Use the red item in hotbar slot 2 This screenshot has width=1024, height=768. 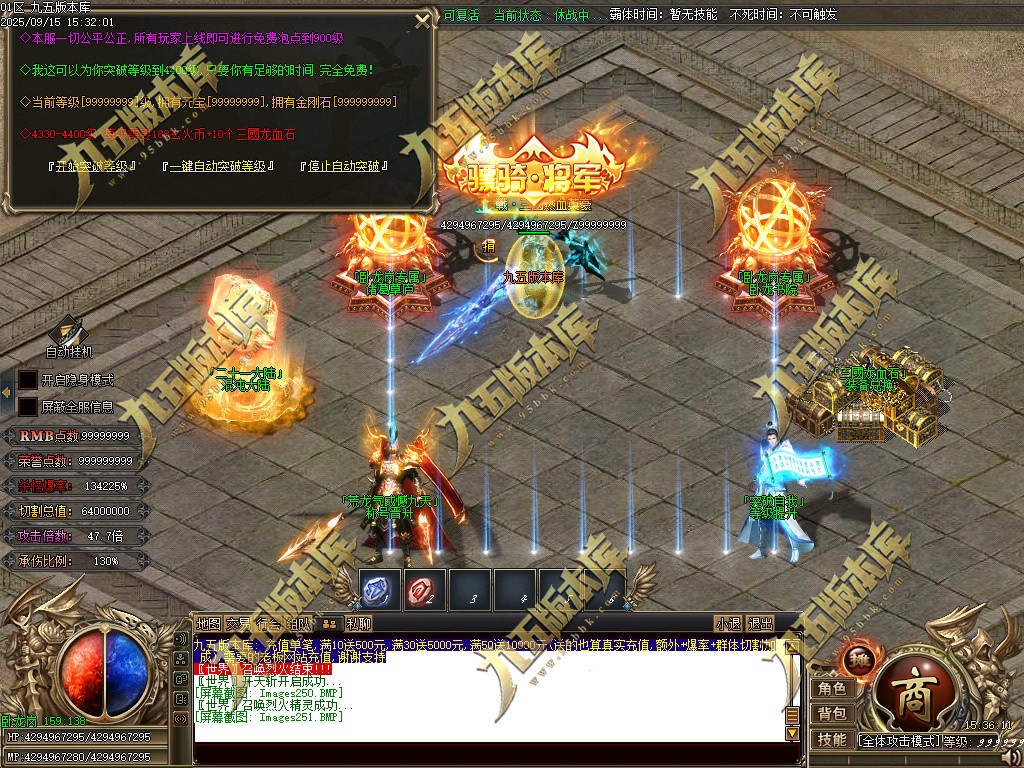click(x=425, y=590)
